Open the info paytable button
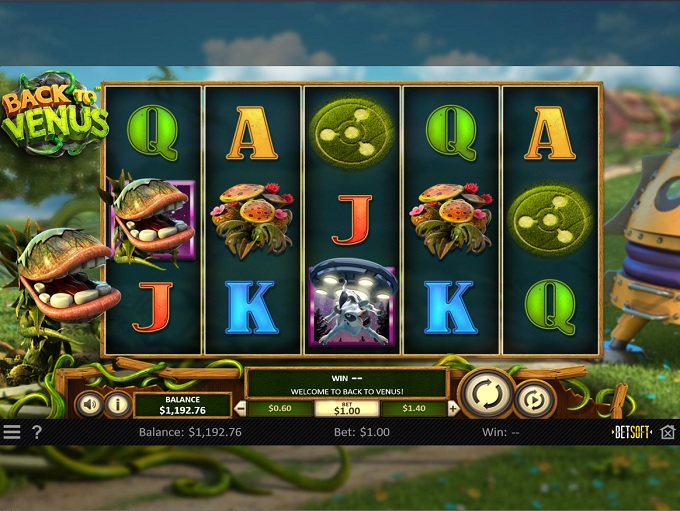The image size is (680, 511). pyautogui.click(x=117, y=404)
